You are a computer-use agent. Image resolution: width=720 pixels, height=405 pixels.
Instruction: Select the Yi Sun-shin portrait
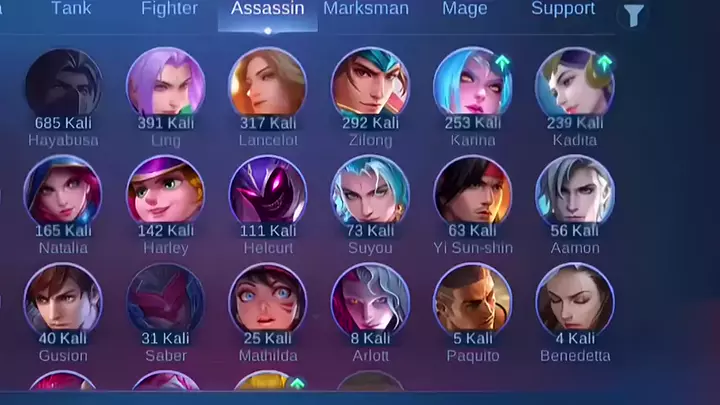click(472, 192)
